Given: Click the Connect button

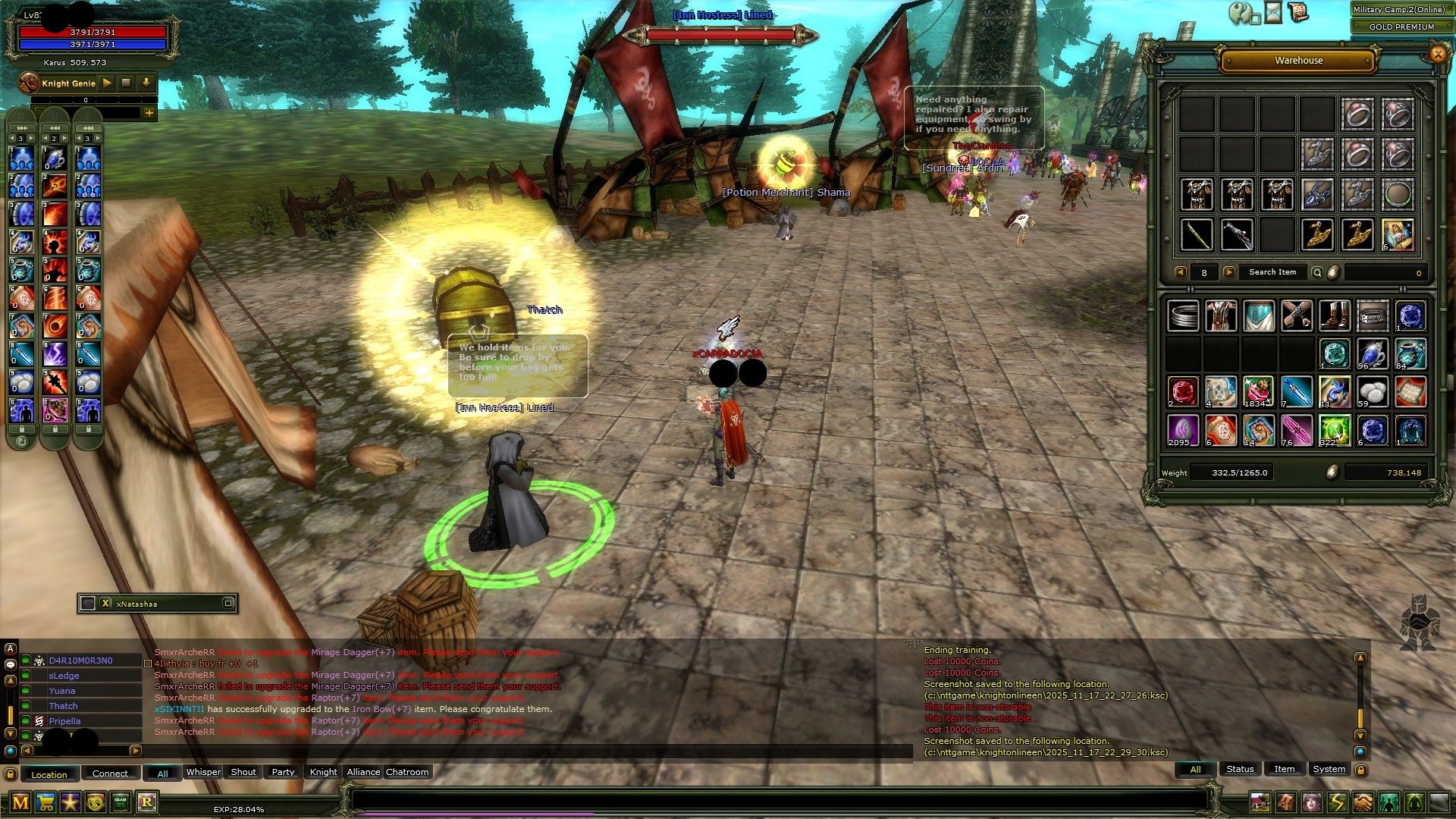Looking at the screenshot, I should (x=110, y=773).
